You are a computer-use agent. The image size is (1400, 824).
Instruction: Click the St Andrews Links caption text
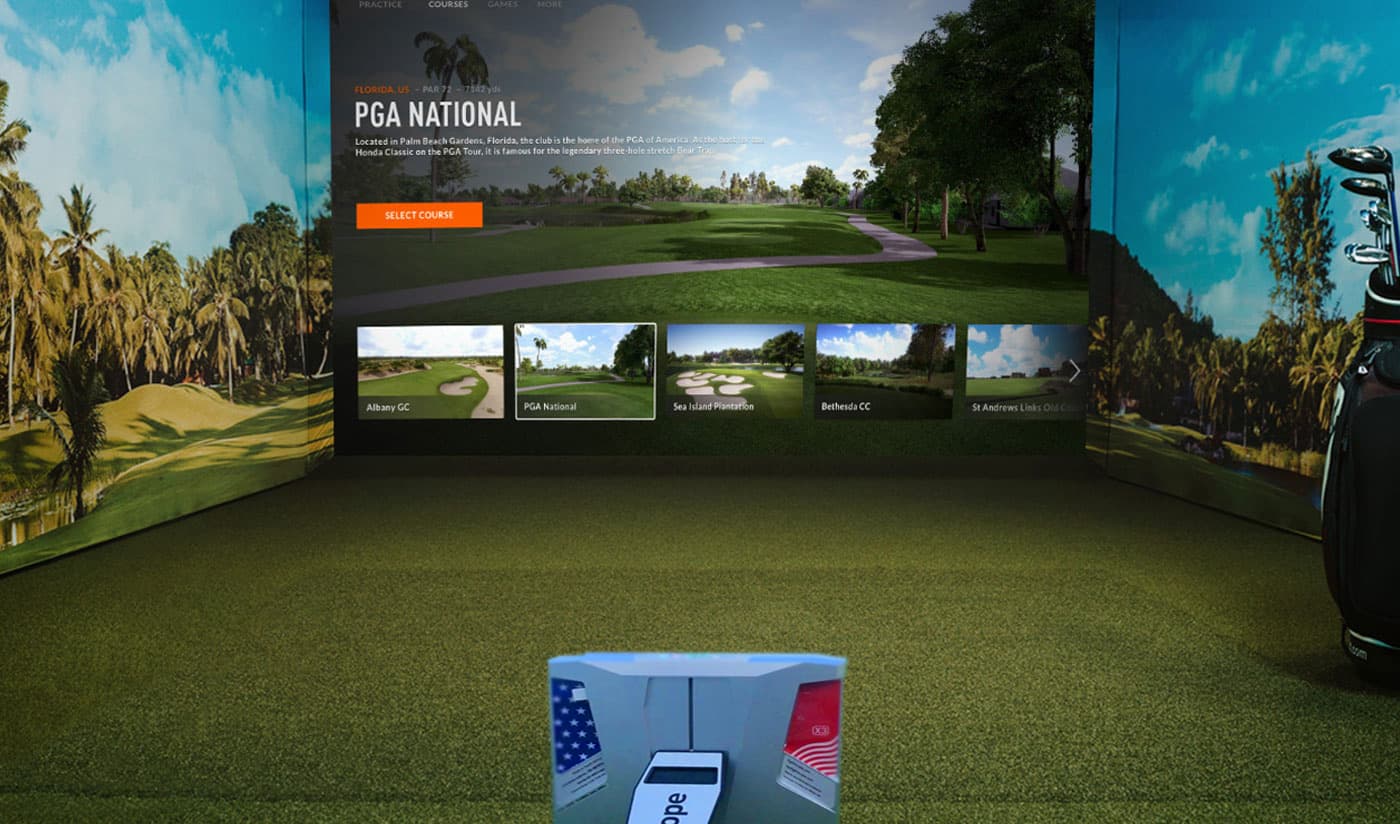click(1019, 406)
